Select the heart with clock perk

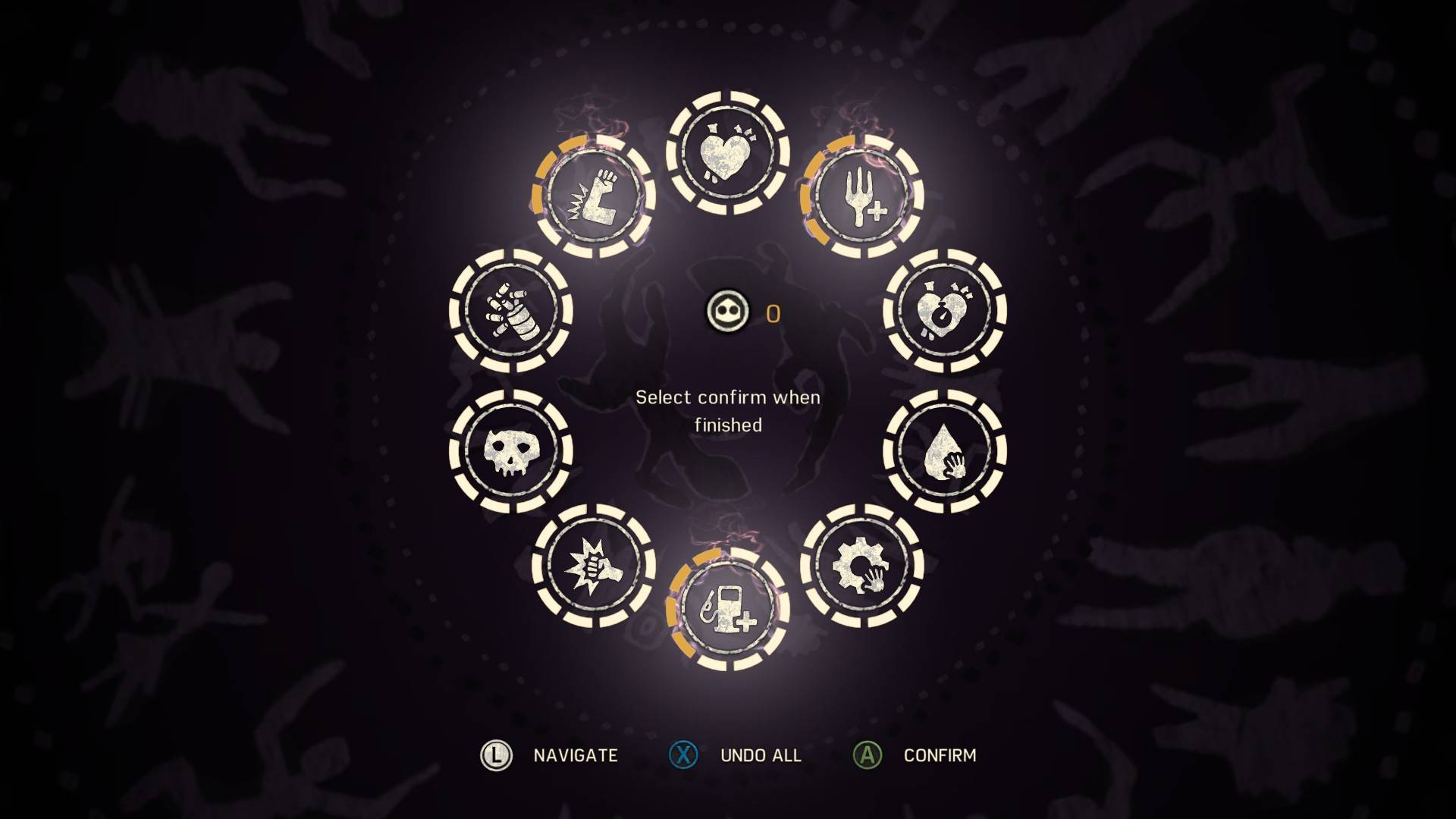tap(945, 311)
